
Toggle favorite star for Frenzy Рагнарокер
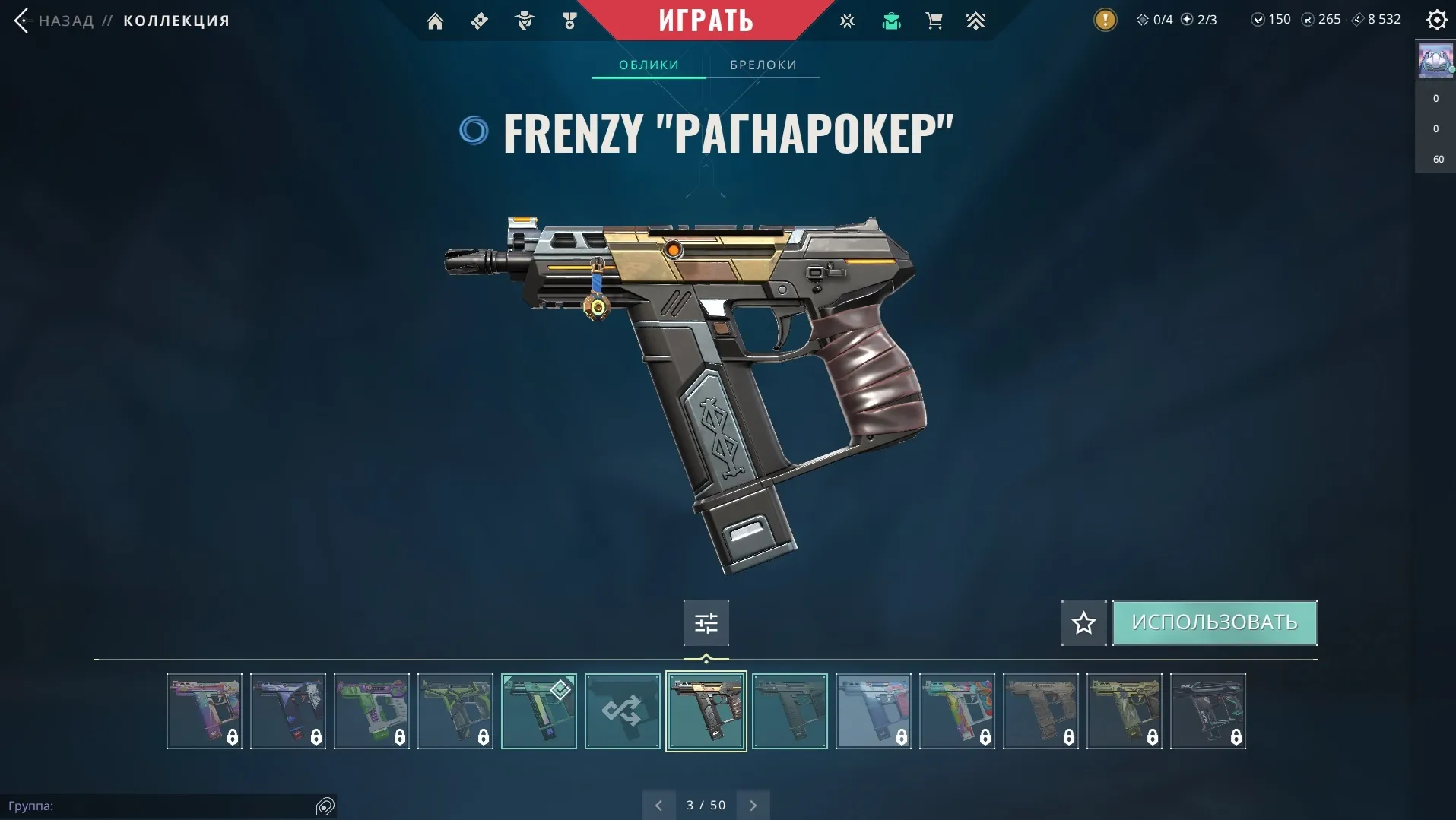click(x=1084, y=622)
